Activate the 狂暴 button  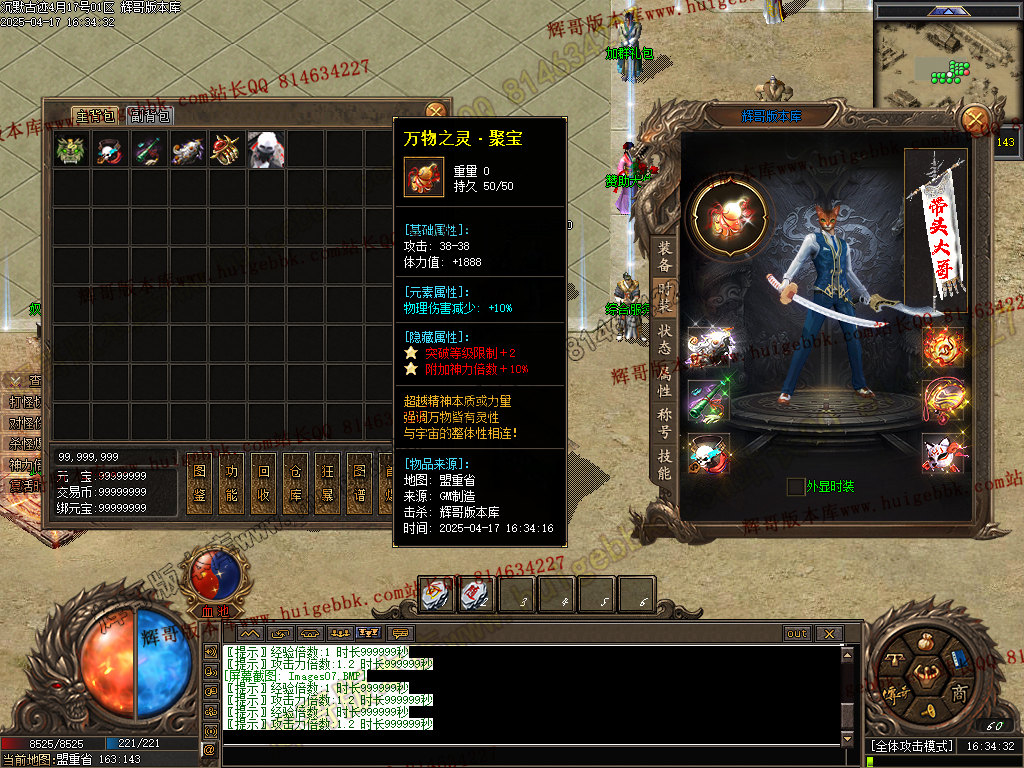328,484
